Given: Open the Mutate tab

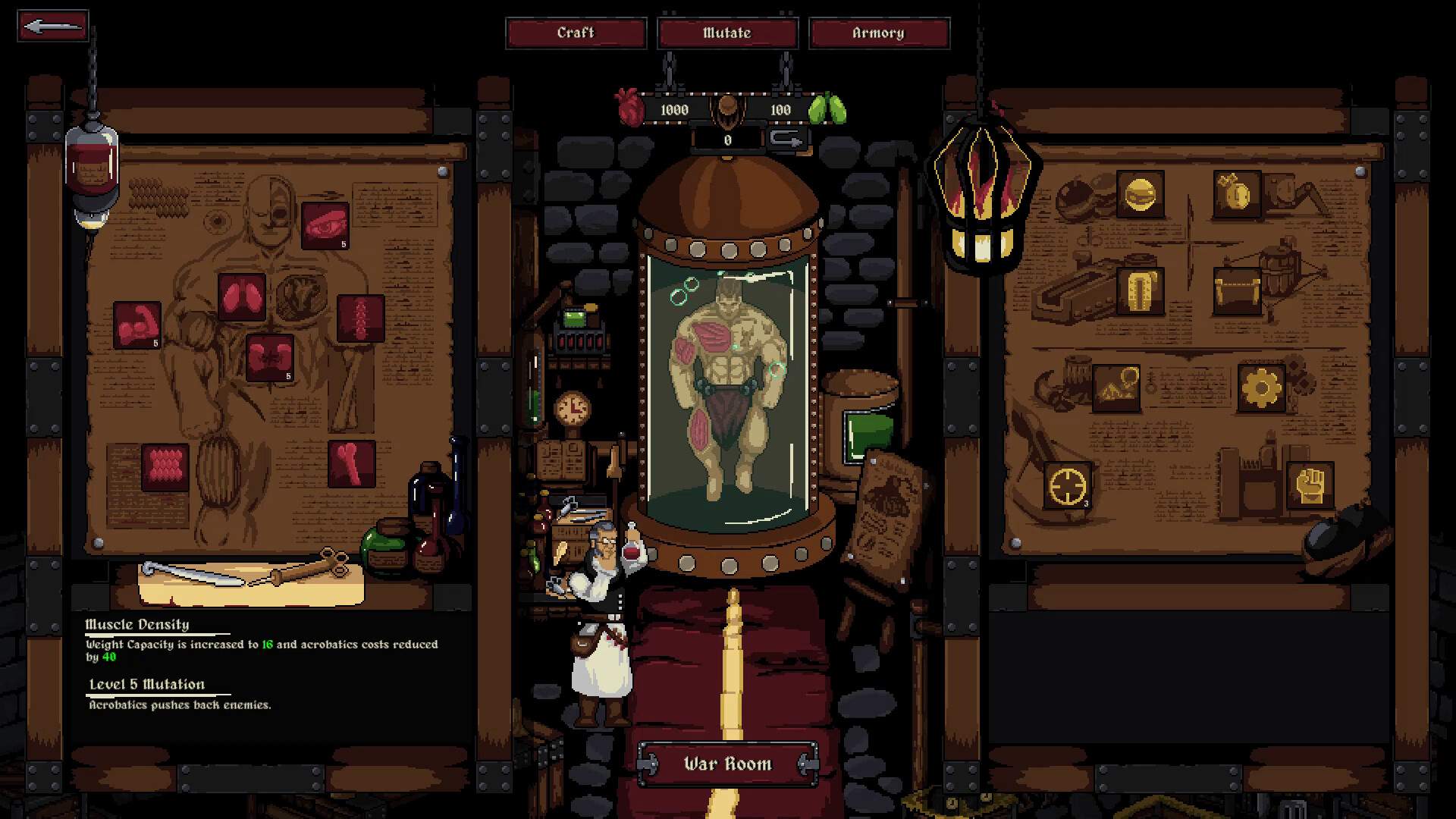Looking at the screenshot, I should [x=727, y=33].
